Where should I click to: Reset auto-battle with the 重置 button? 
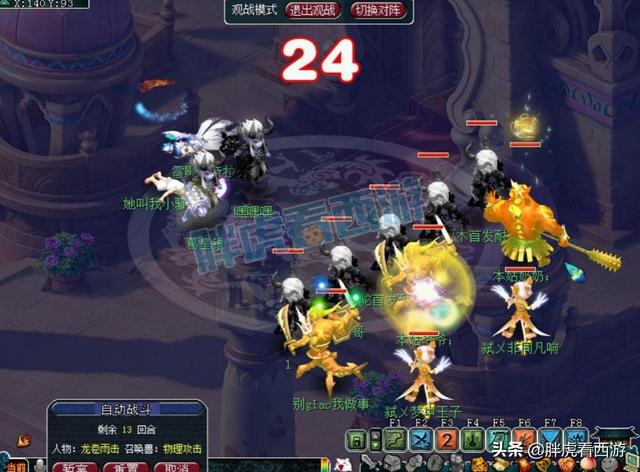pyautogui.click(x=125, y=467)
